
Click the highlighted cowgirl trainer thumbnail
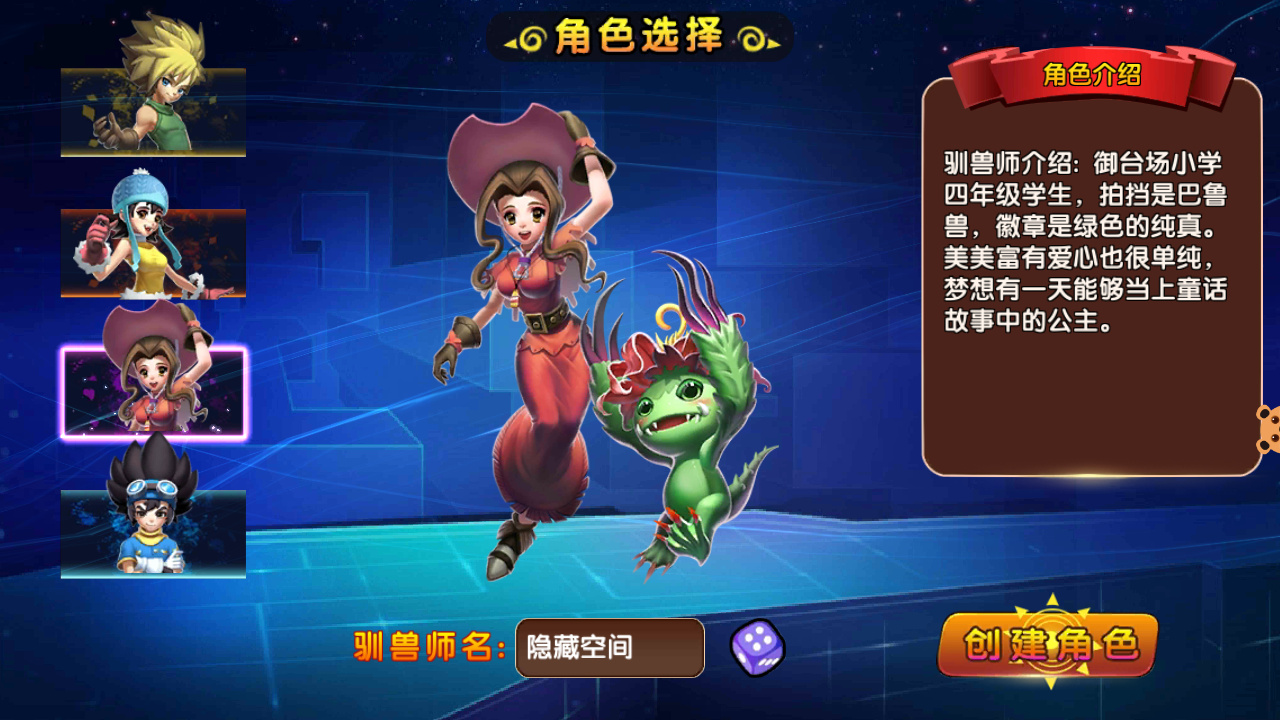152,390
